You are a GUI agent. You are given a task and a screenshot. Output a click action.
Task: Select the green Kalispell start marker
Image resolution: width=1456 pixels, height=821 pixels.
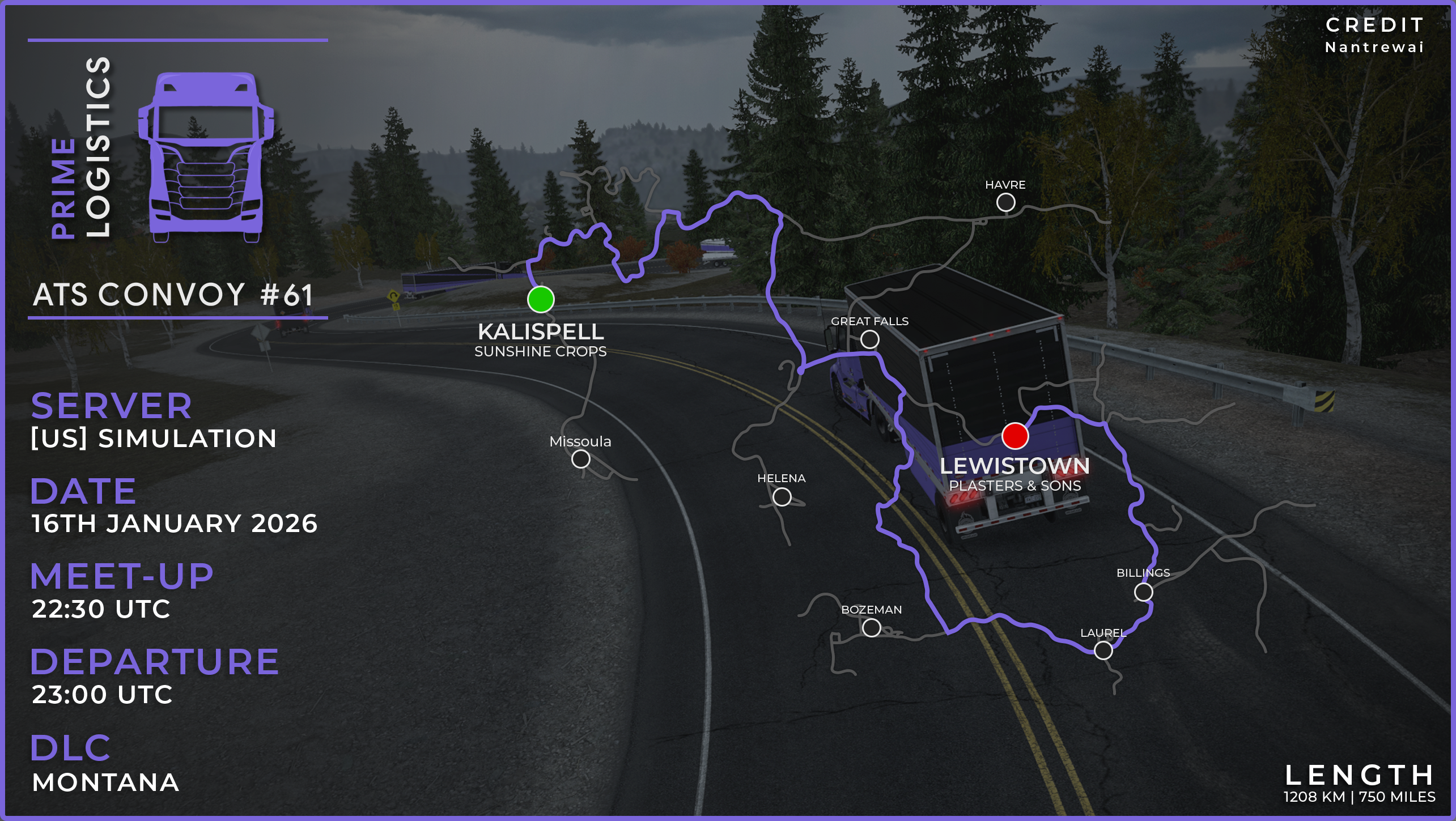click(541, 299)
